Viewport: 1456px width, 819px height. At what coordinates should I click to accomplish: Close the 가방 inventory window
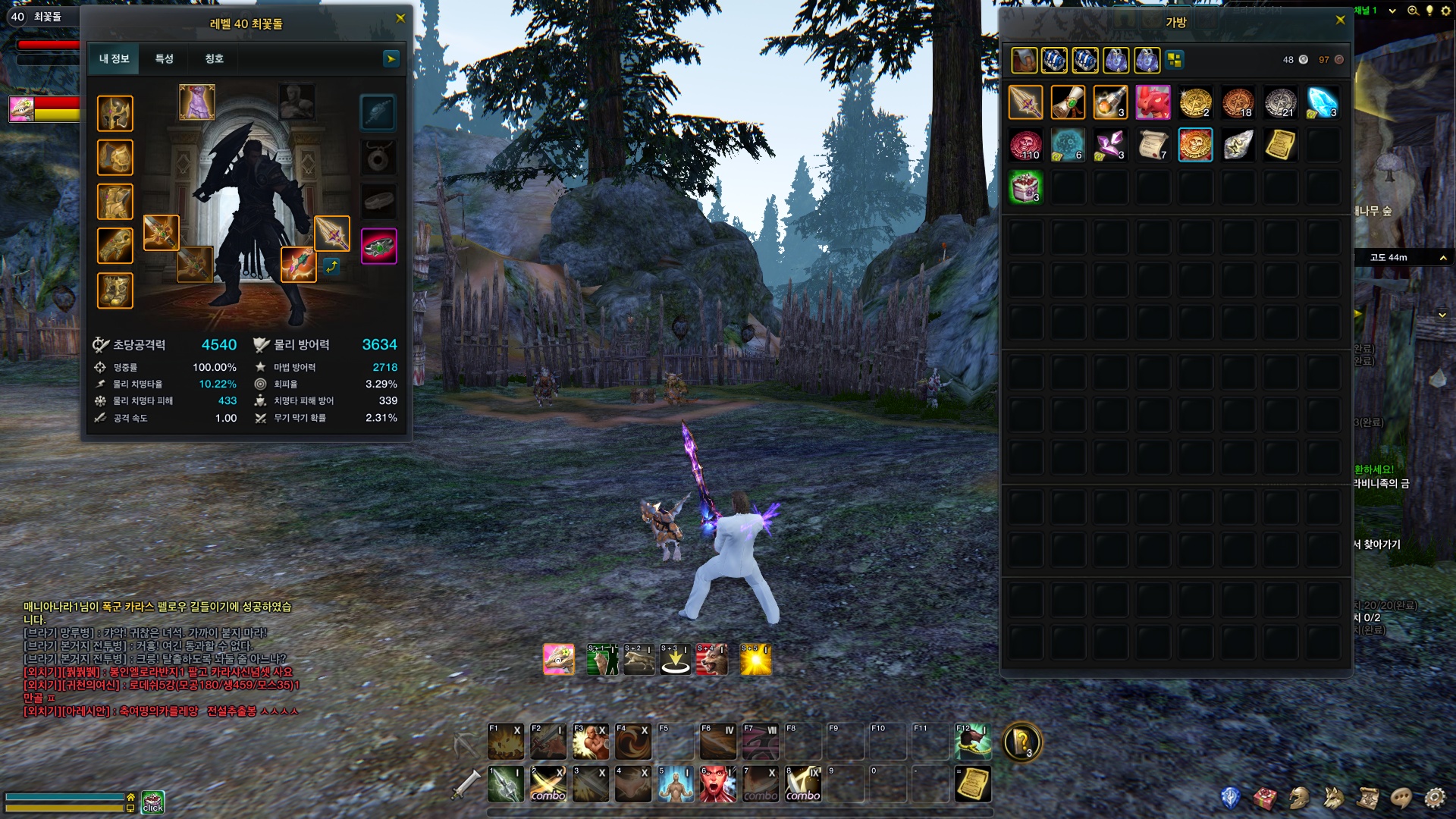1340,20
